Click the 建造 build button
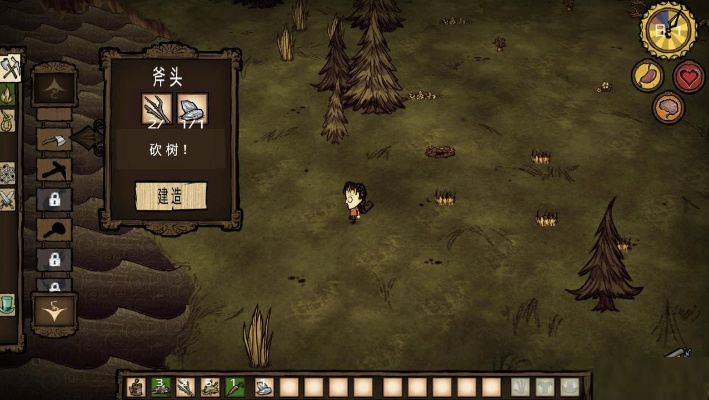This screenshot has width=709, height=400. pyautogui.click(x=171, y=196)
